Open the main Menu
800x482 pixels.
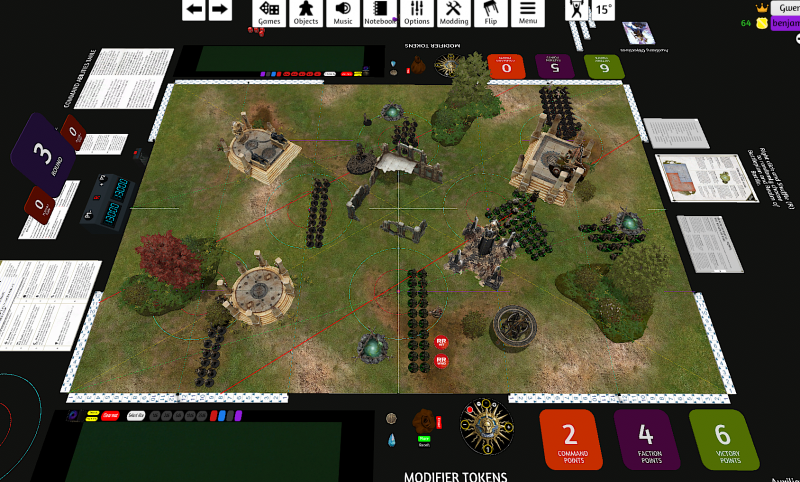[527, 12]
